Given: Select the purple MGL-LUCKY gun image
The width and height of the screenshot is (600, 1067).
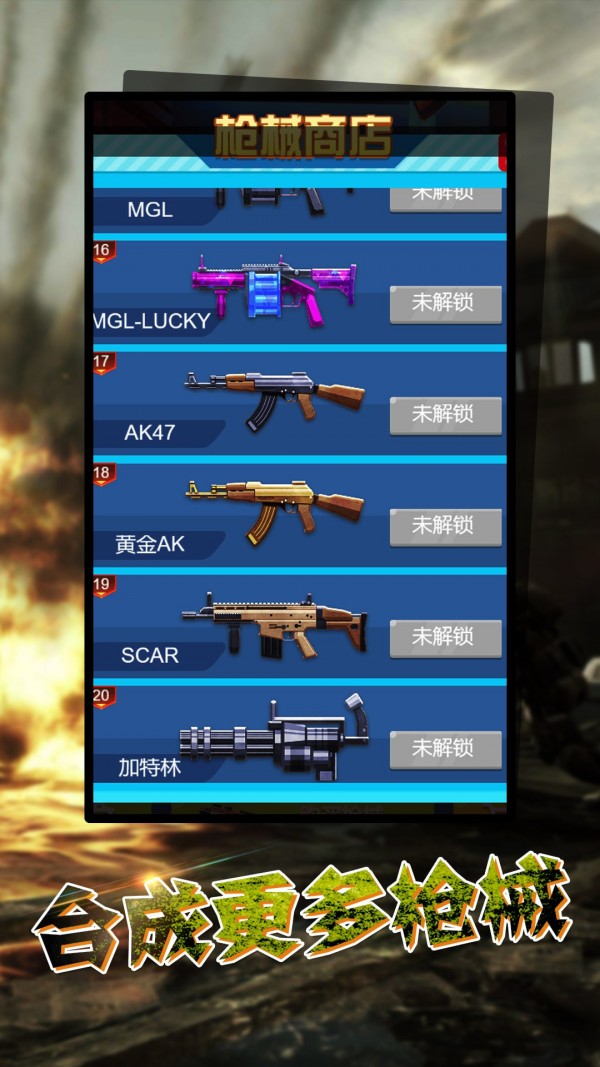Looking at the screenshot, I should pos(275,288).
